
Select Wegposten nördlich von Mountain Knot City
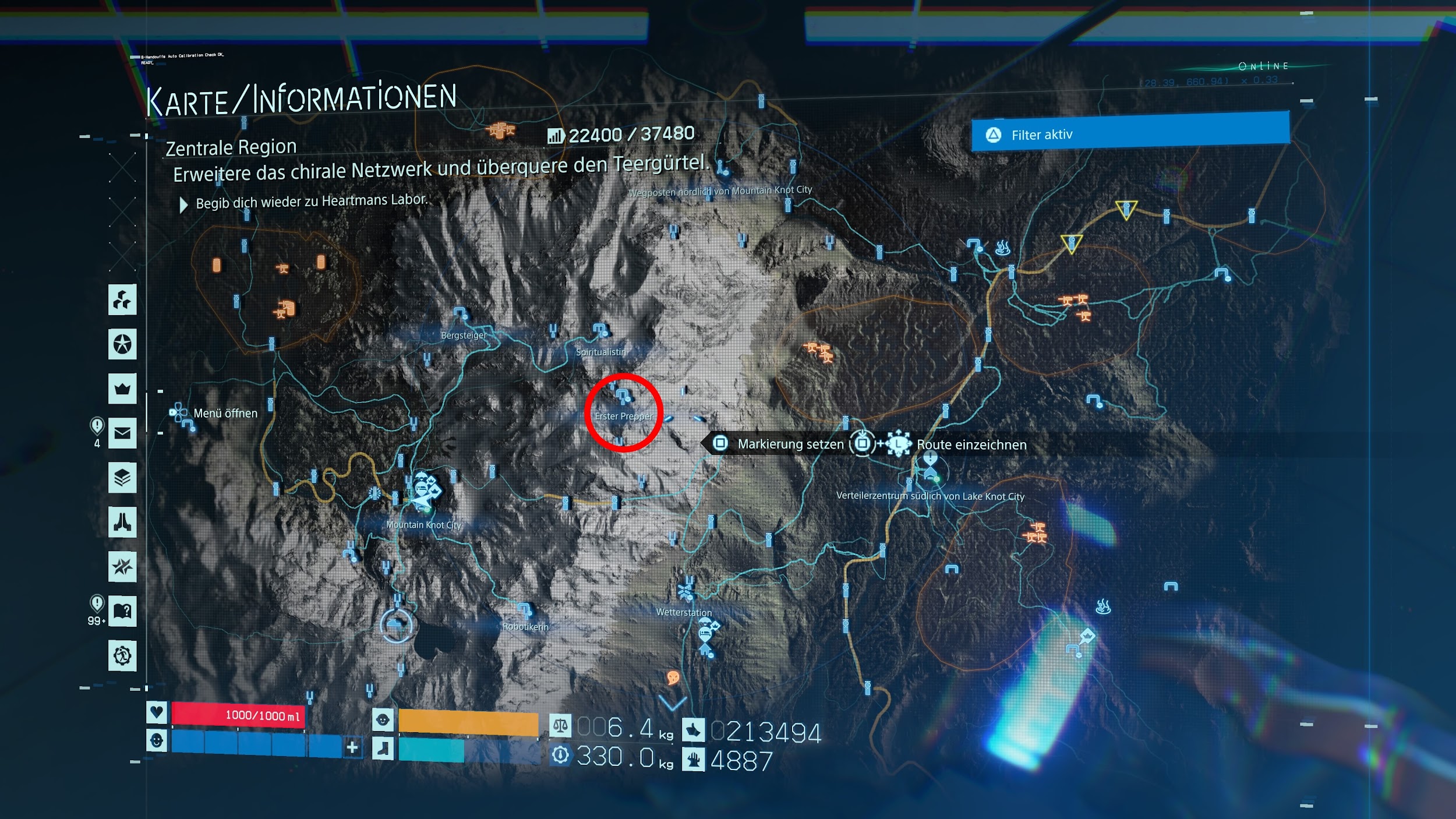click(x=722, y=170)
